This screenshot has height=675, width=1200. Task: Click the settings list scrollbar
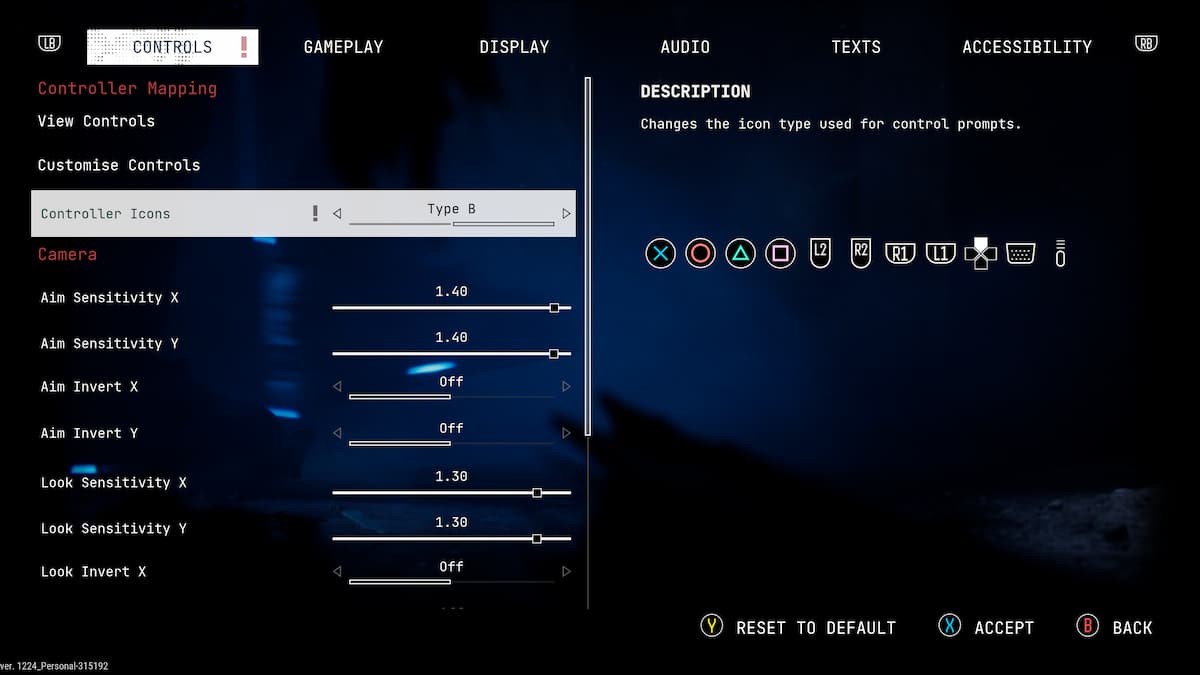588,257
